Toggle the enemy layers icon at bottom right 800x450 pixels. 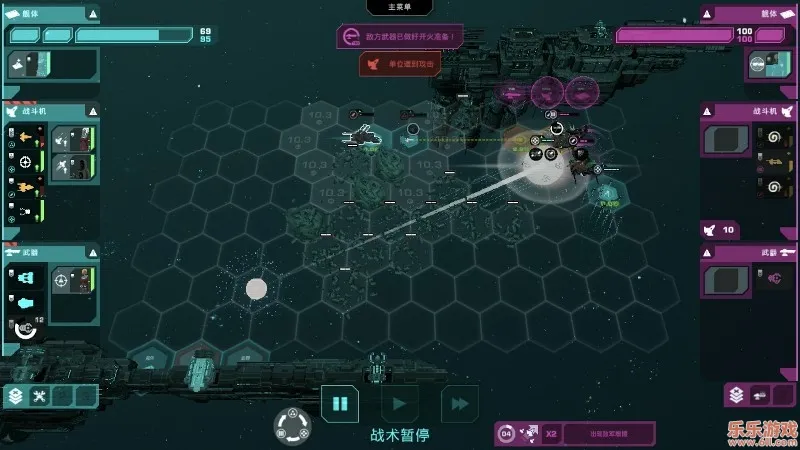click(x=736, y=395)
